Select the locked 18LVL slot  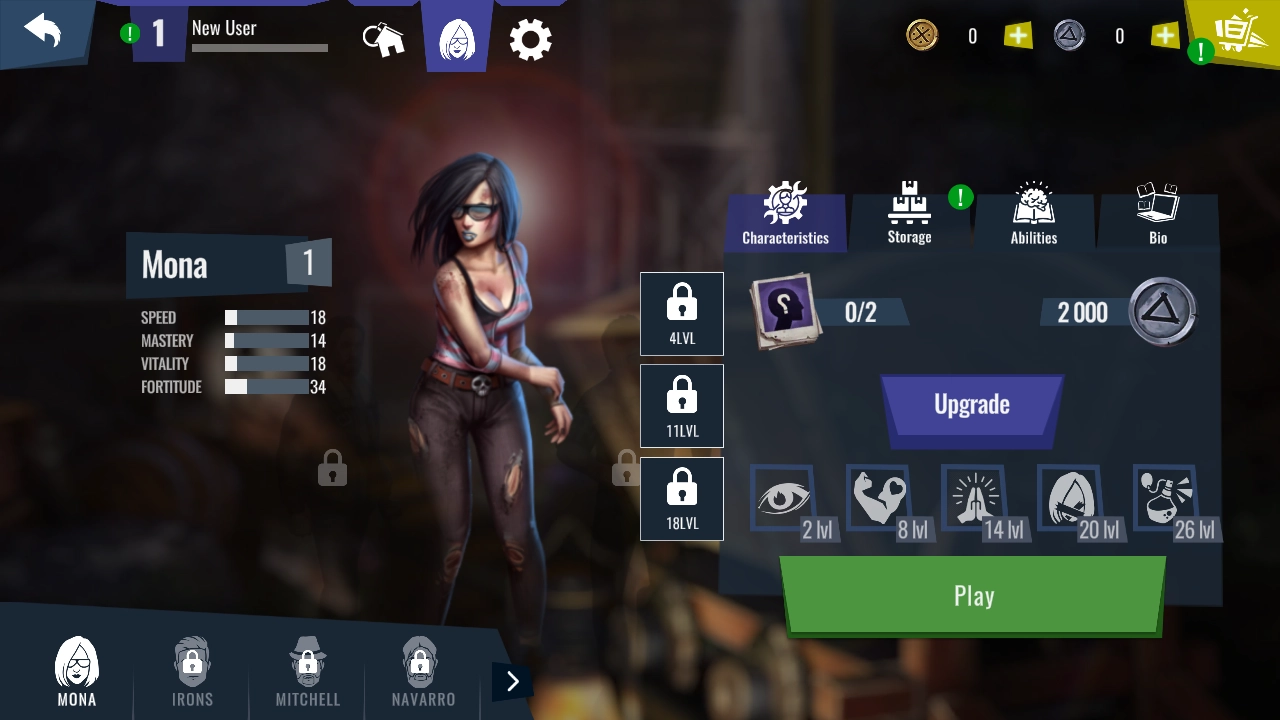[682, 498]
